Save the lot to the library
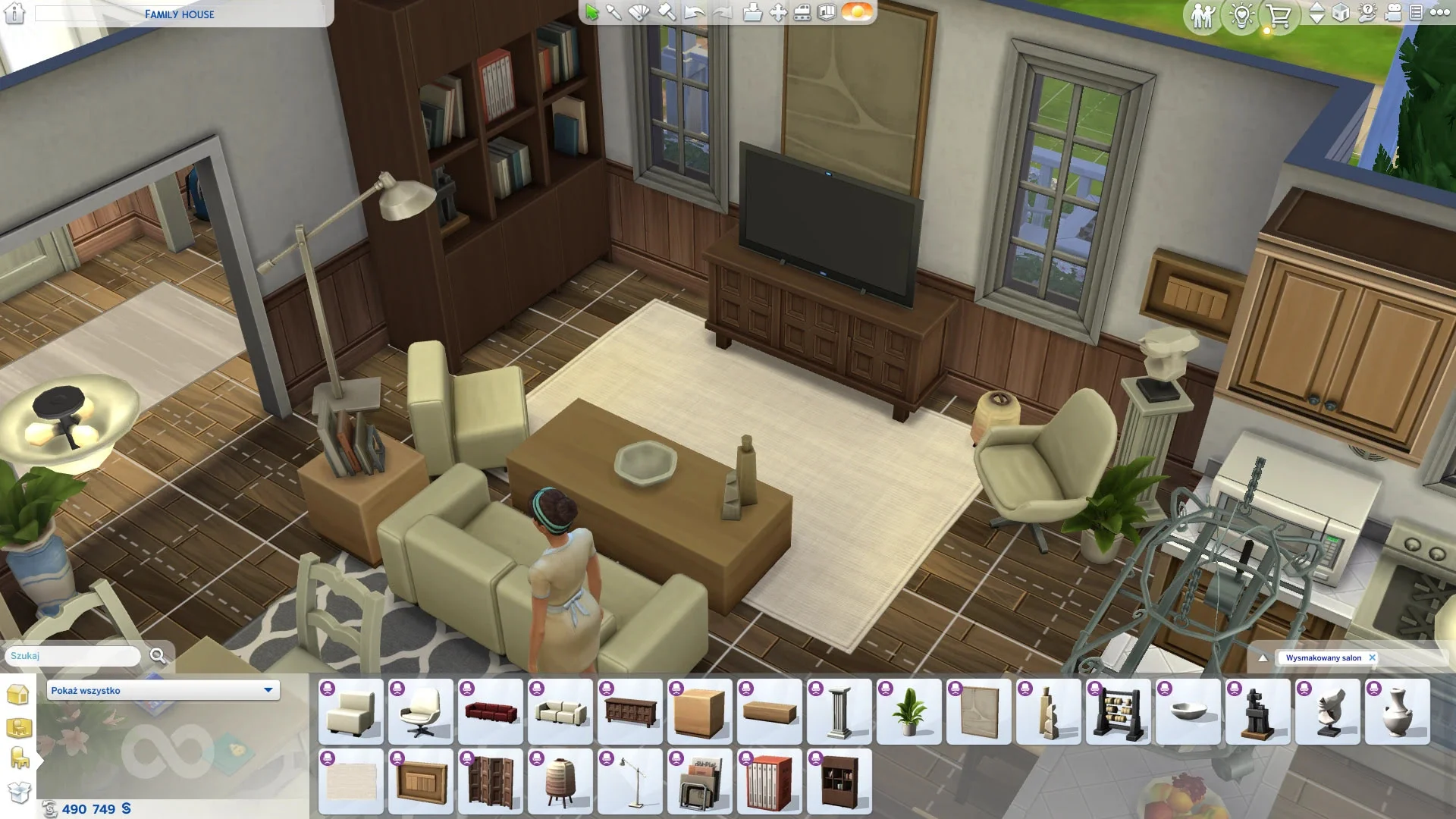1456x819 pixels. click(752, 13)
